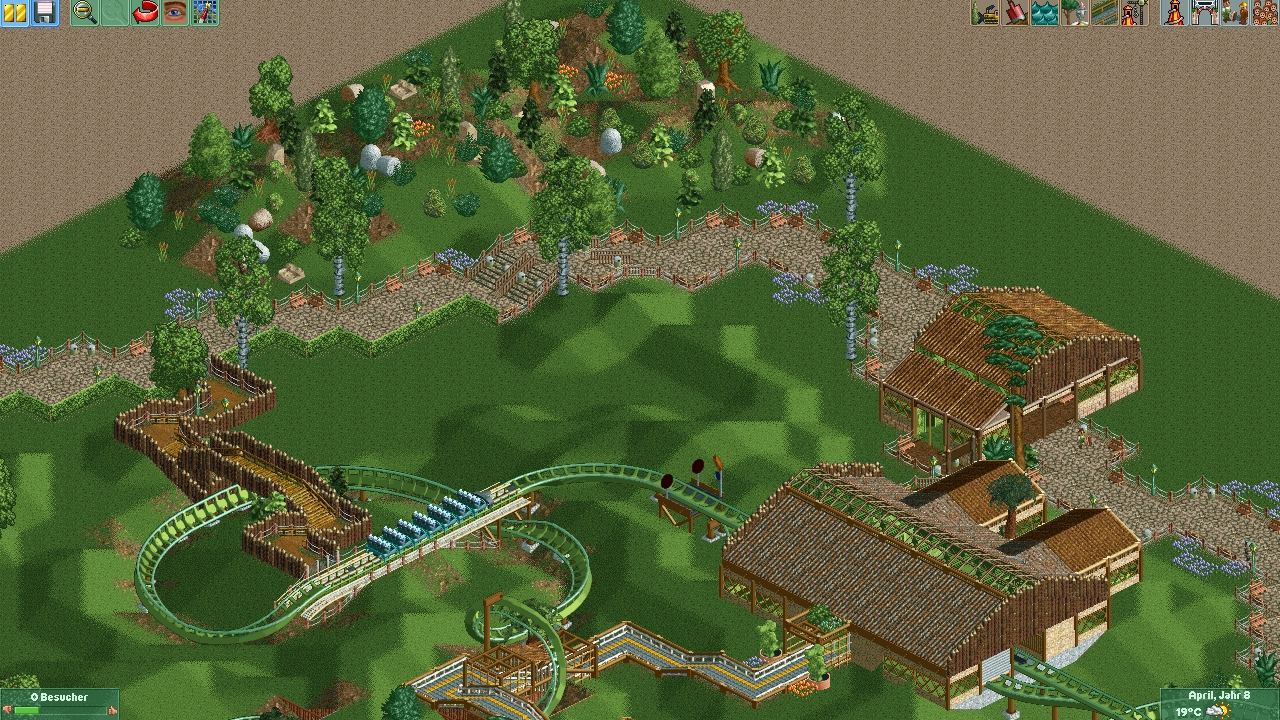This screenshot has width=1280, height=720.
Task: Open park information via entrance arch icon
Action: (1204, 12)
